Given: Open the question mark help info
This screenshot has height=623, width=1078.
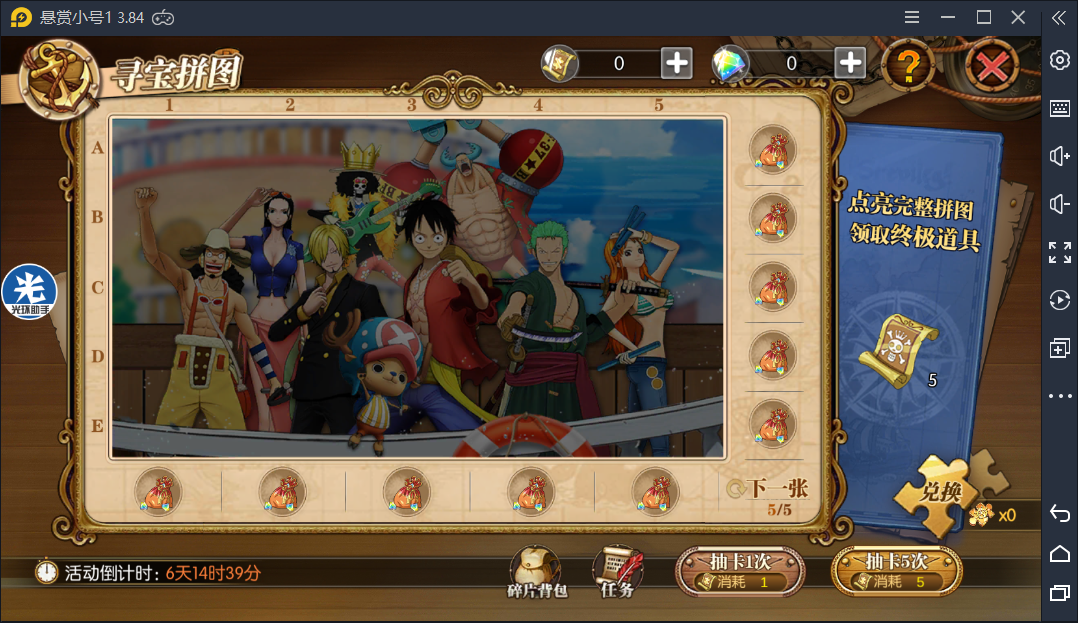Looking at the screenshot, I should pos(908,66).
